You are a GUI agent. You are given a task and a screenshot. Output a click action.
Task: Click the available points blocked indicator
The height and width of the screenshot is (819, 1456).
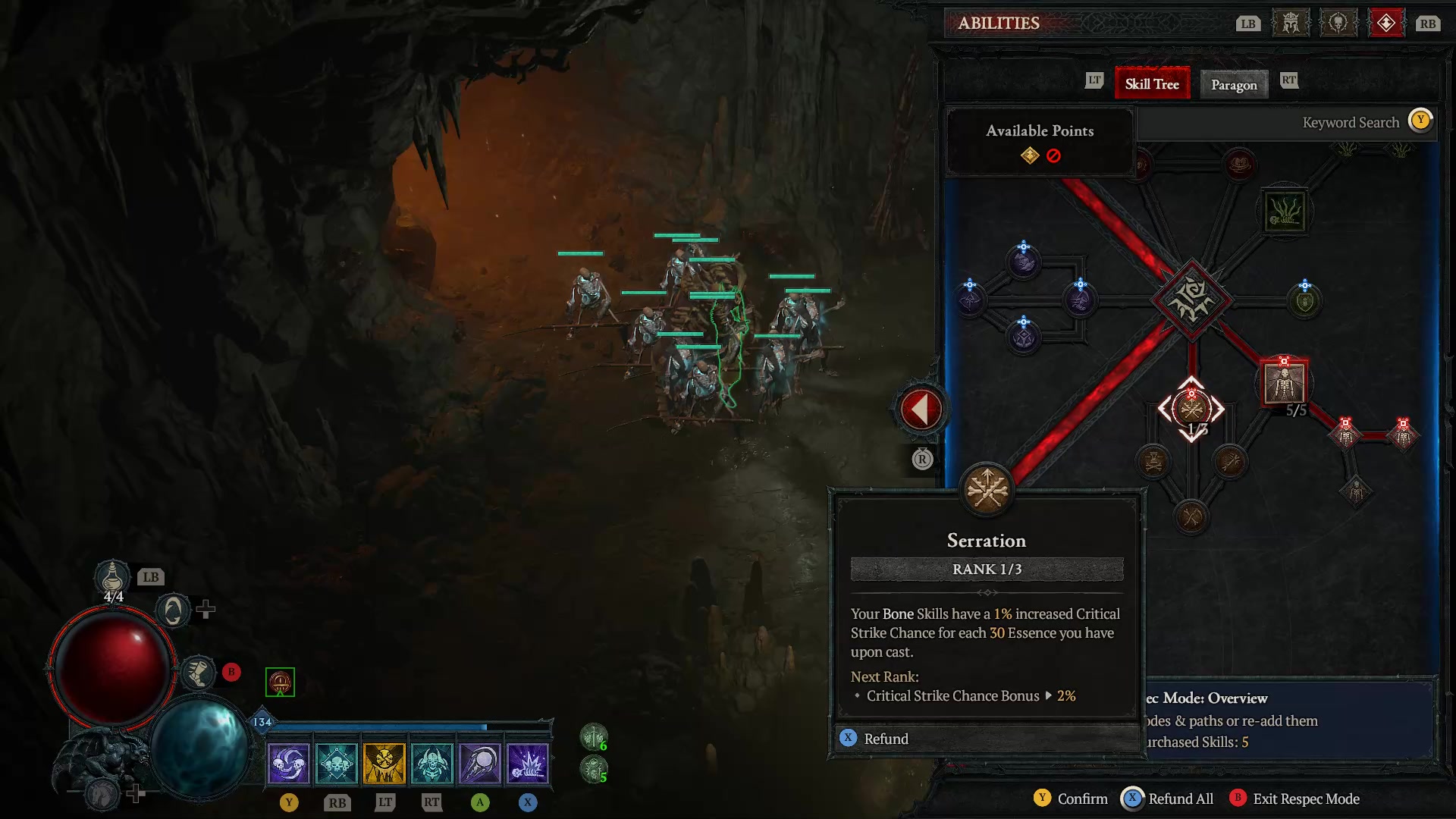click(x=1053, y=155)
